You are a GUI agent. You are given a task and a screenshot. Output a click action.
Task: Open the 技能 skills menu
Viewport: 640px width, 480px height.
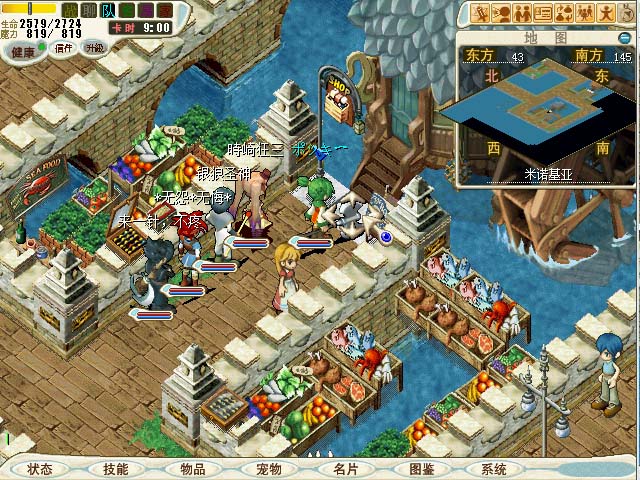click(x=116, y=469)
